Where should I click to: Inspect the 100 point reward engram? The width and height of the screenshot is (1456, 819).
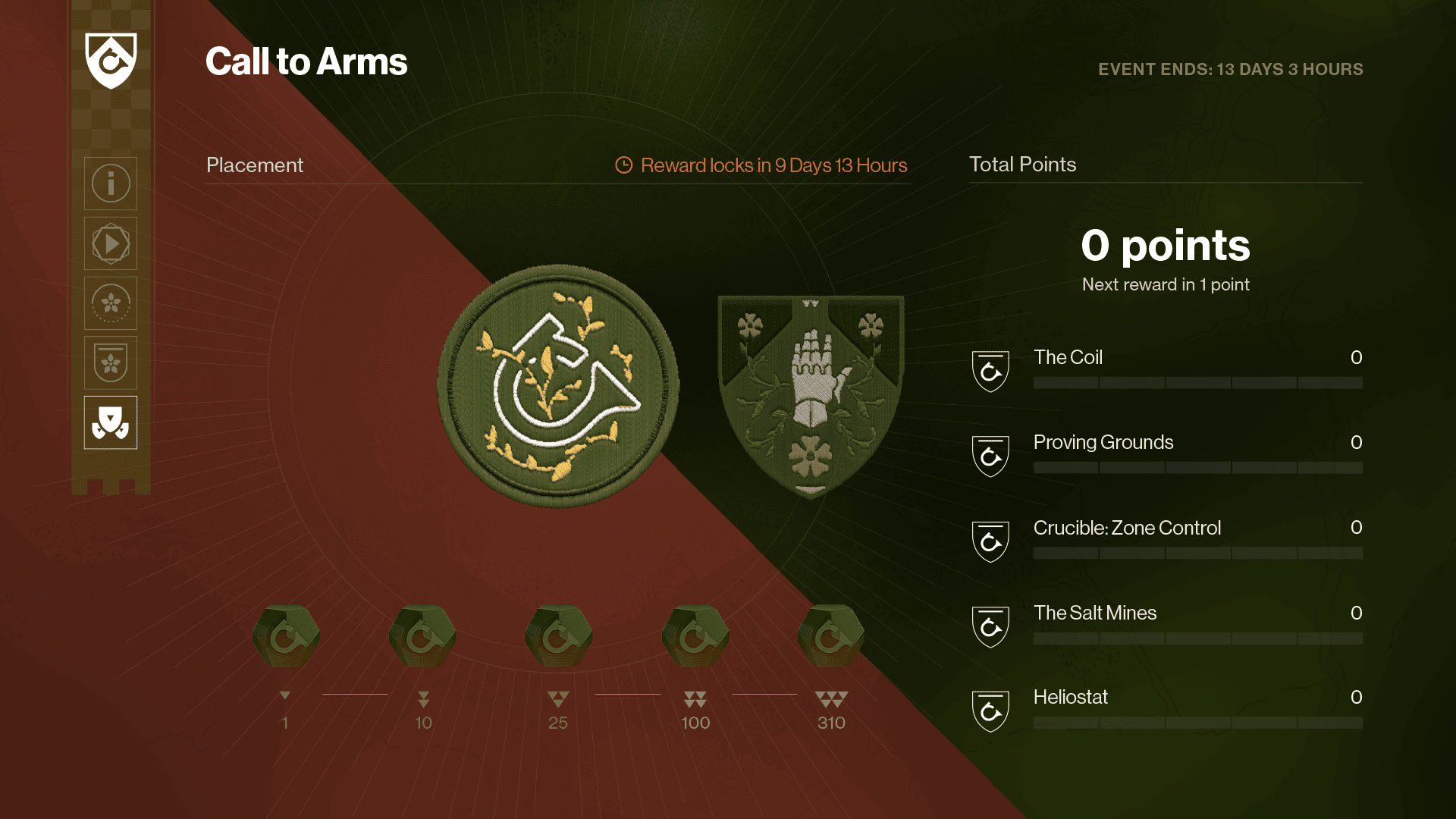(695, 636)
